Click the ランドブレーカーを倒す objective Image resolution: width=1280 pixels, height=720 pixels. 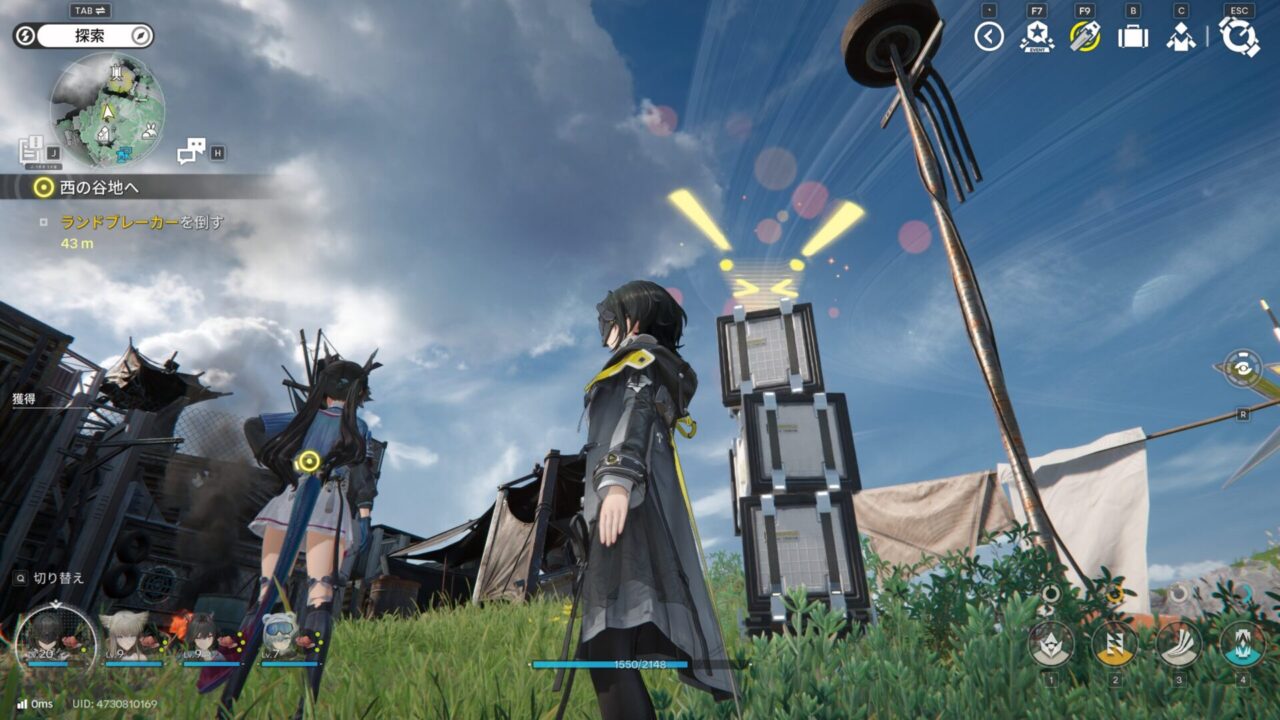coord(142,222)
